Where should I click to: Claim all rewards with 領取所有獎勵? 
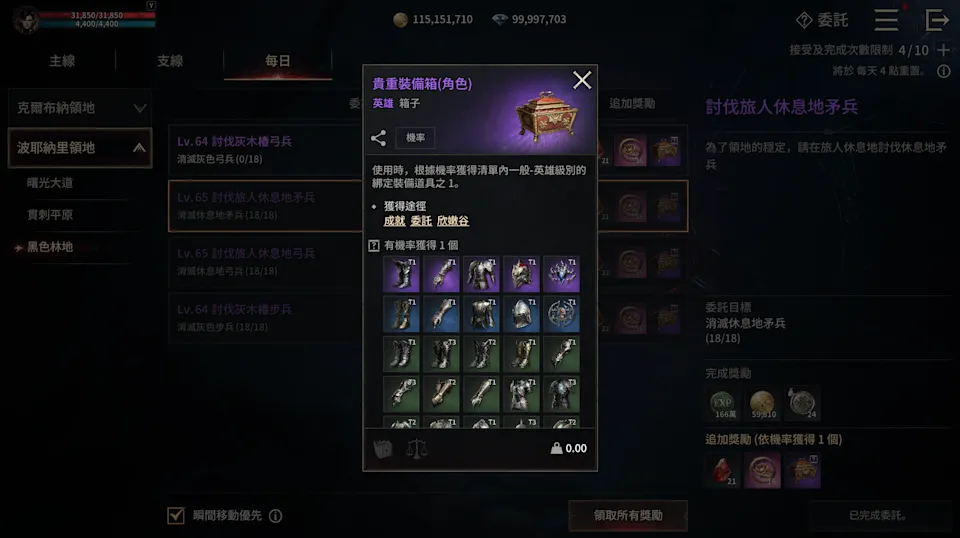[x=627, y=515]
